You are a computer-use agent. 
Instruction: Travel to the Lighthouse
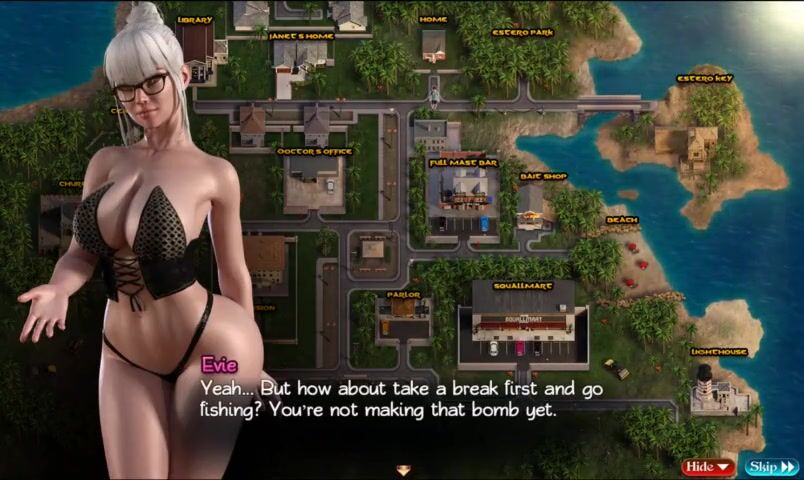(x=717, y=352)
